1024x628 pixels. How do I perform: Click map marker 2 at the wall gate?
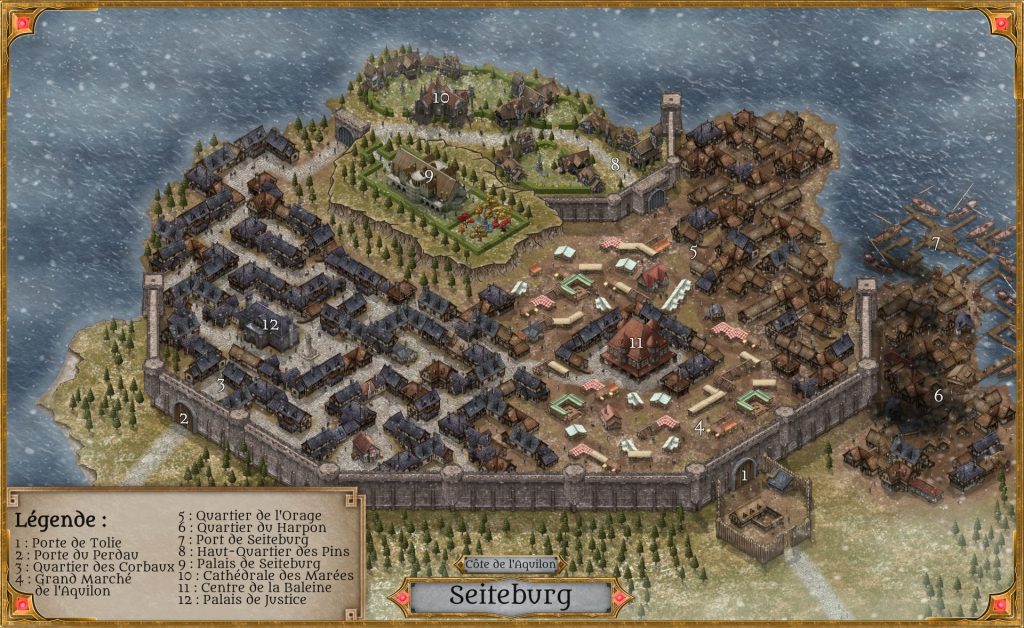[184, 418]
